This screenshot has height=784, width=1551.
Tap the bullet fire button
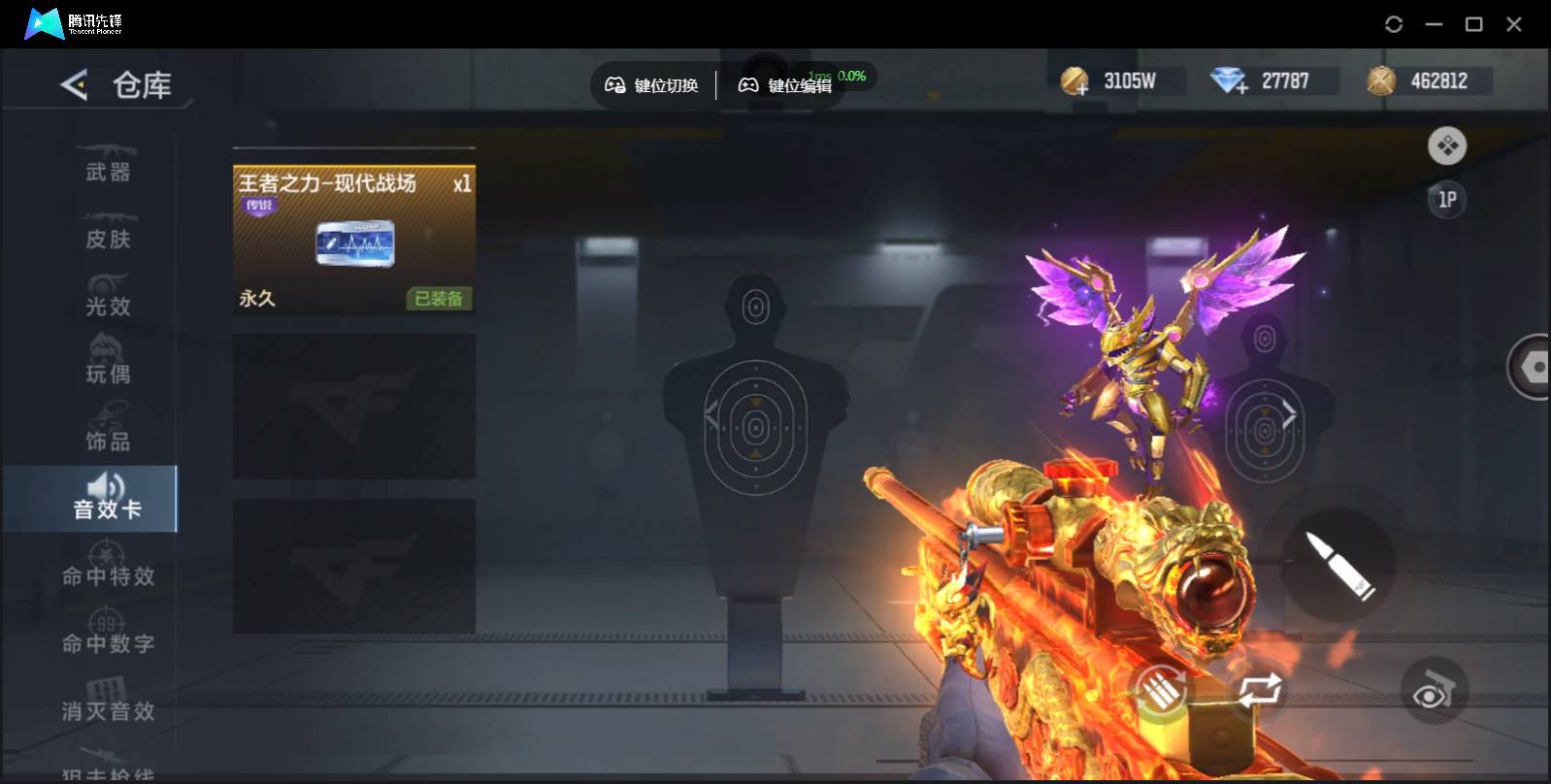(x=1339, y=565)
